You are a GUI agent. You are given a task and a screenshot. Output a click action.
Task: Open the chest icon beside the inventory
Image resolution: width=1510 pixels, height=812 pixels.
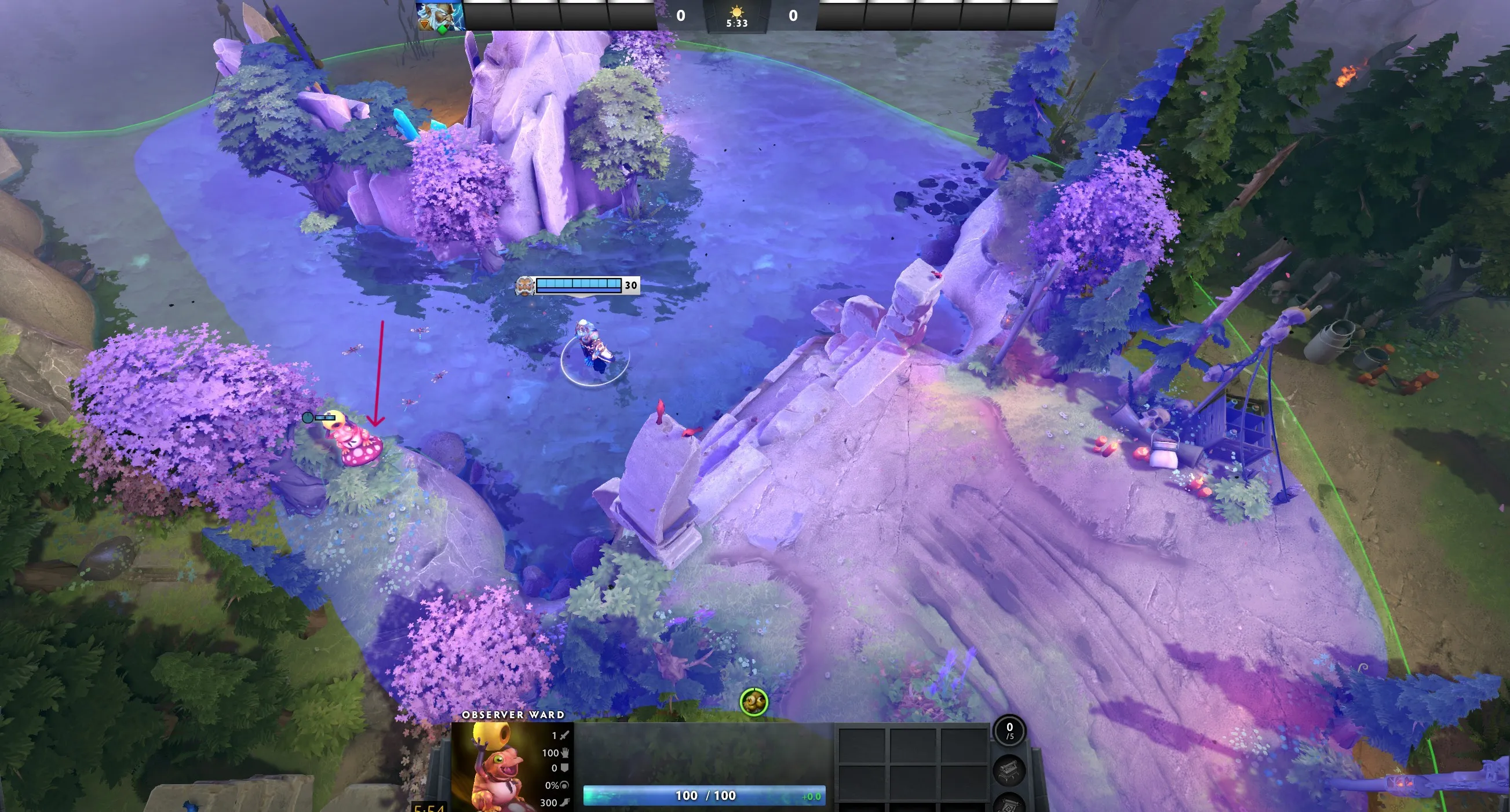[x=1009, y=770]
